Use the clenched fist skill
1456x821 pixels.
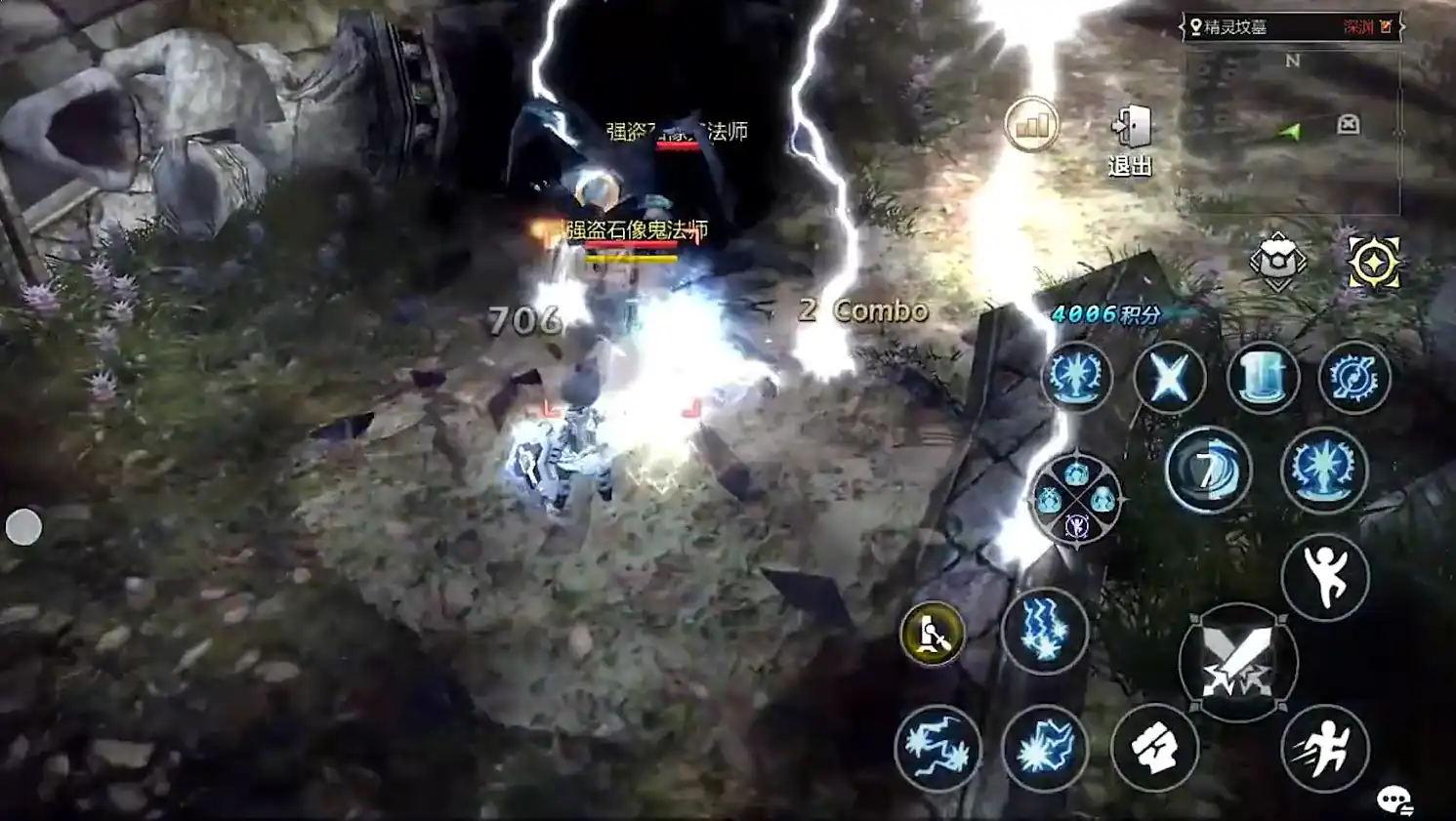tap(1154, 748)
